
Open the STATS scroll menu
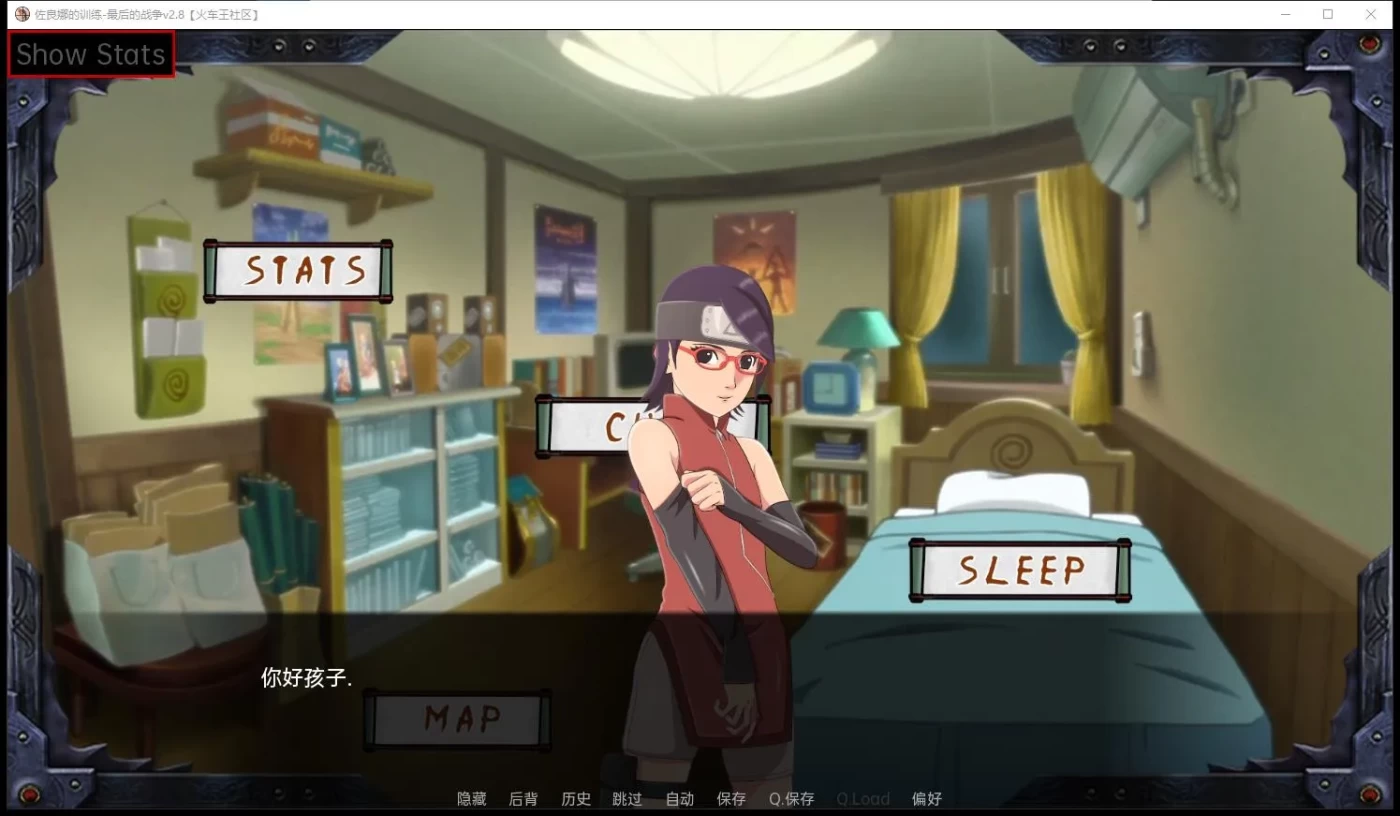click(x=299, y=270)
